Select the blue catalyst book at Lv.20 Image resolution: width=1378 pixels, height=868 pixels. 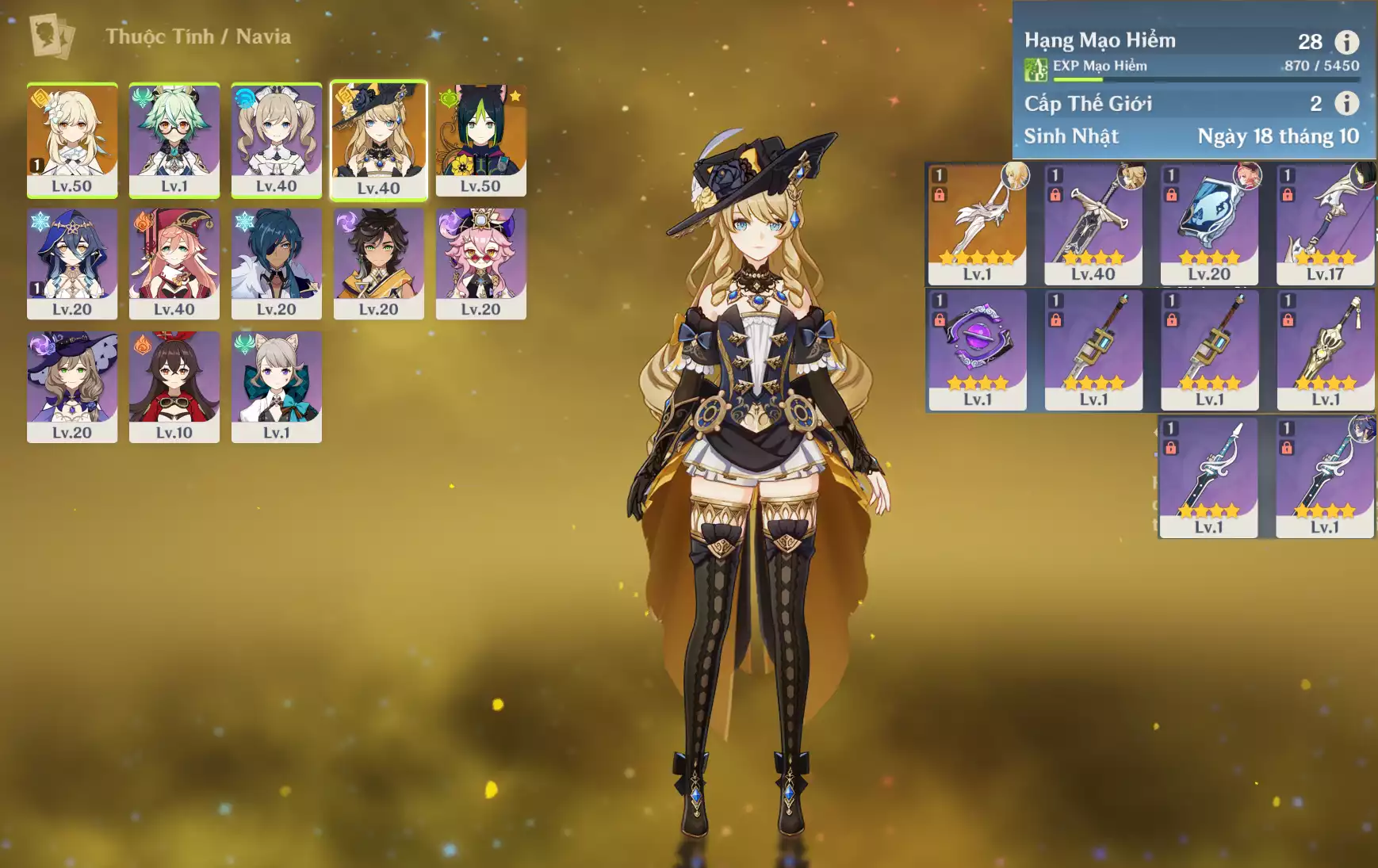(x=1209, y=224)
